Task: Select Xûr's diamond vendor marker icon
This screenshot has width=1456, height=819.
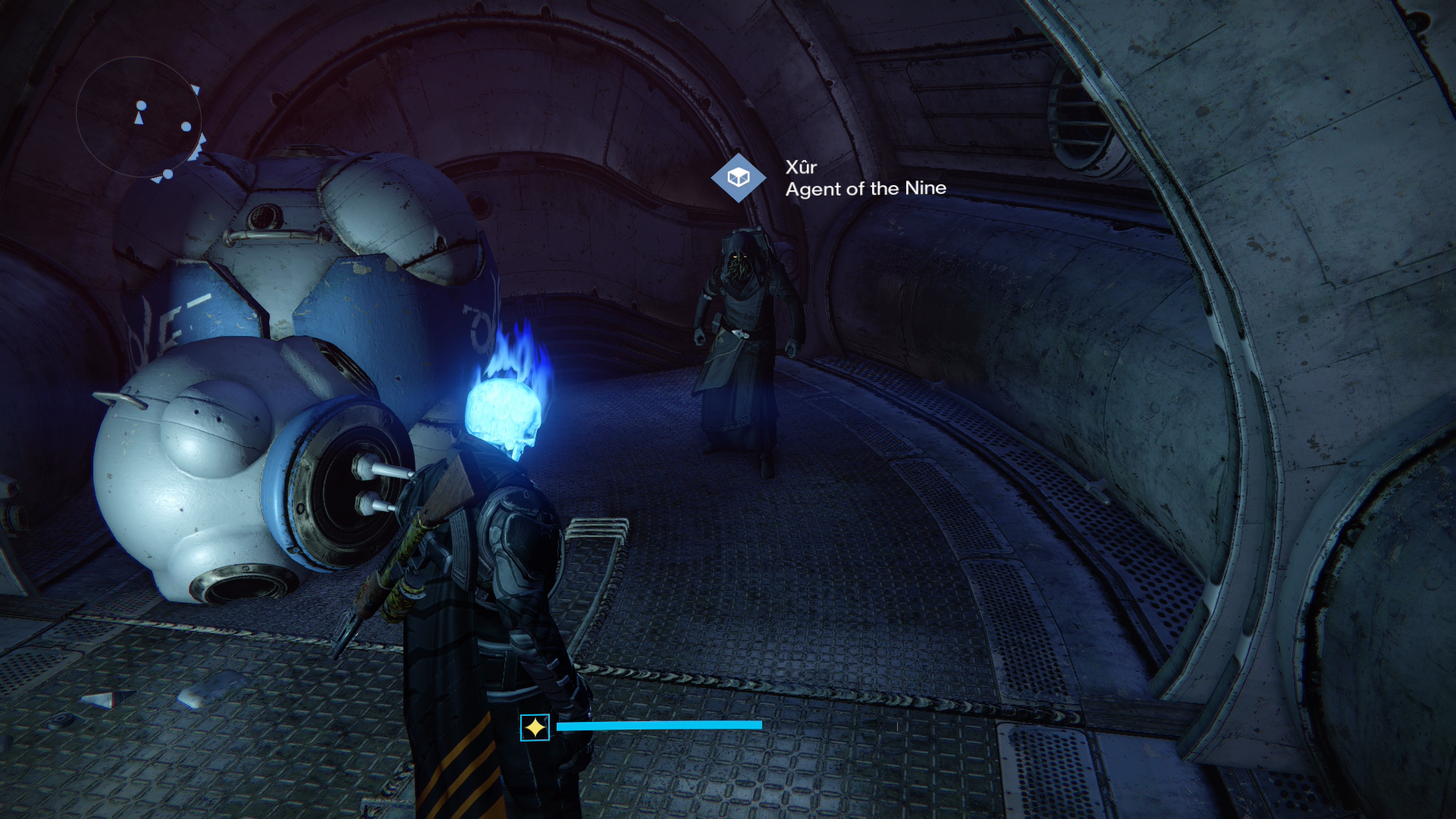Action: 738,177
